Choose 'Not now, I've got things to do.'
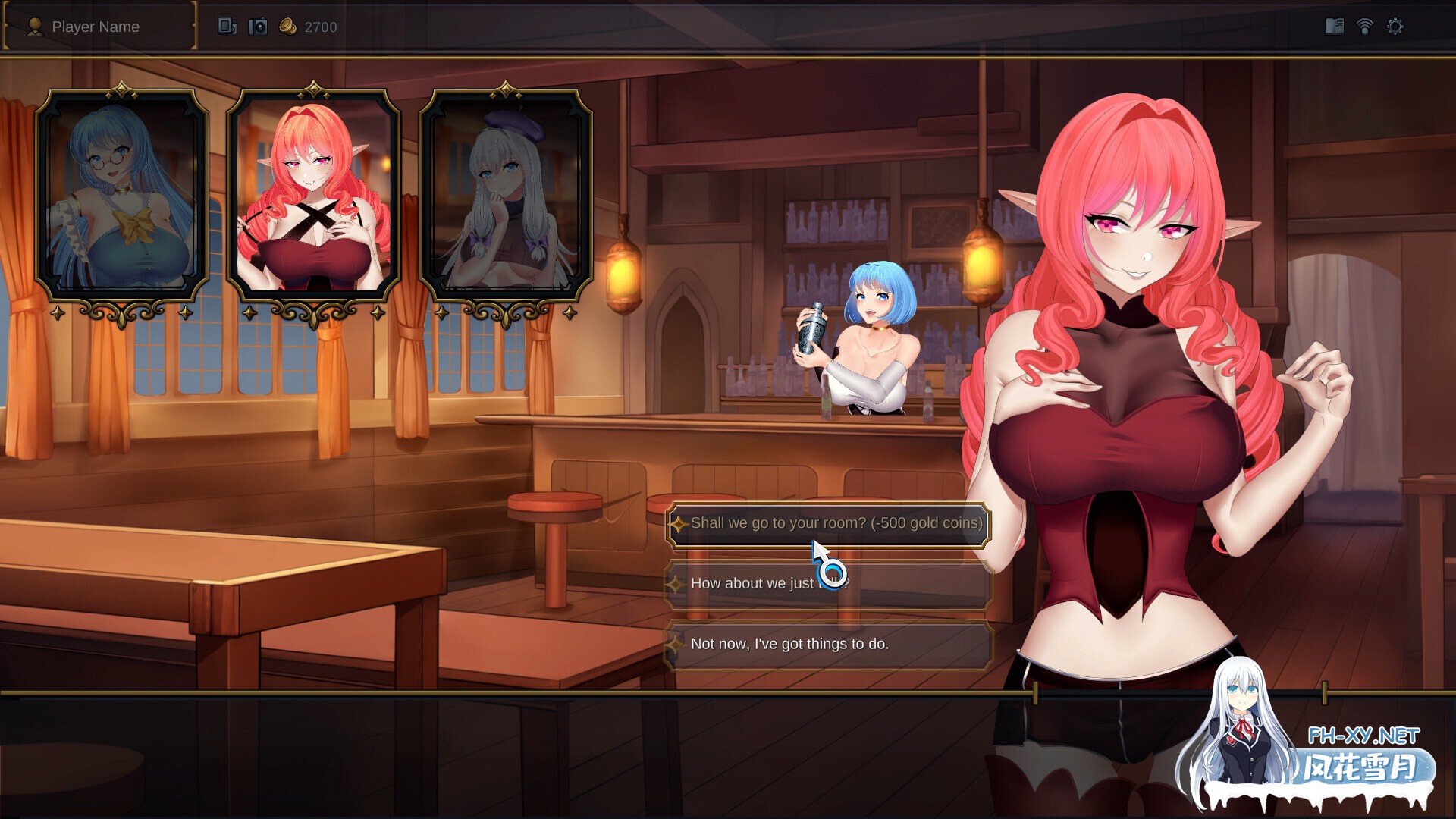 click(791, 643)
